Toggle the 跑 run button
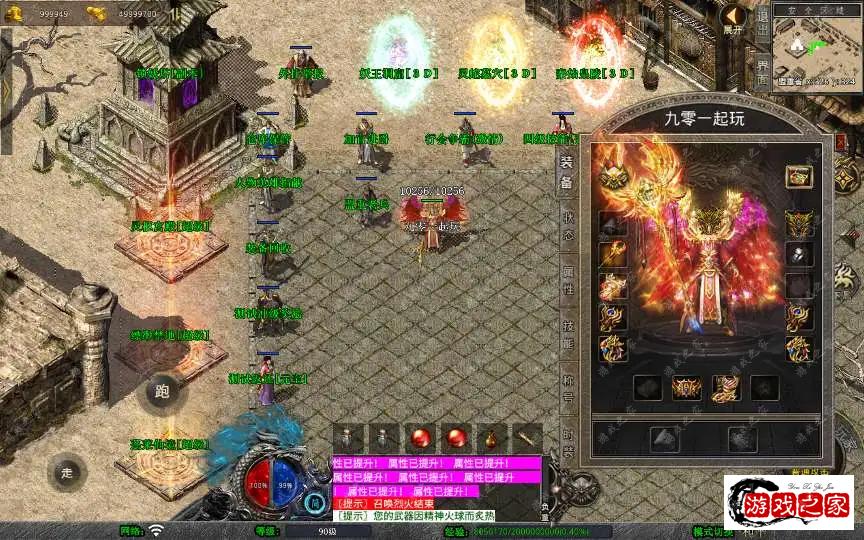 (163, 391)
